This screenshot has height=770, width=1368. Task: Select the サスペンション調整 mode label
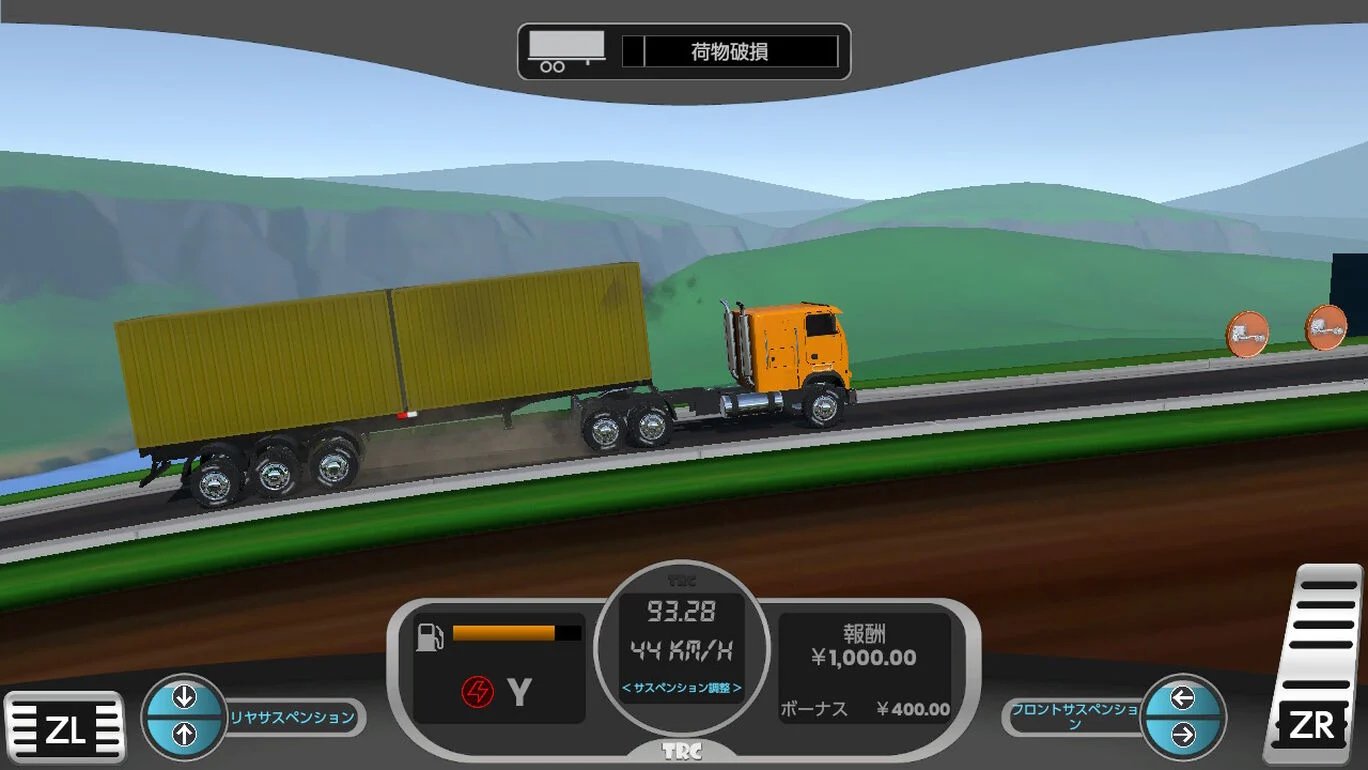682,688
